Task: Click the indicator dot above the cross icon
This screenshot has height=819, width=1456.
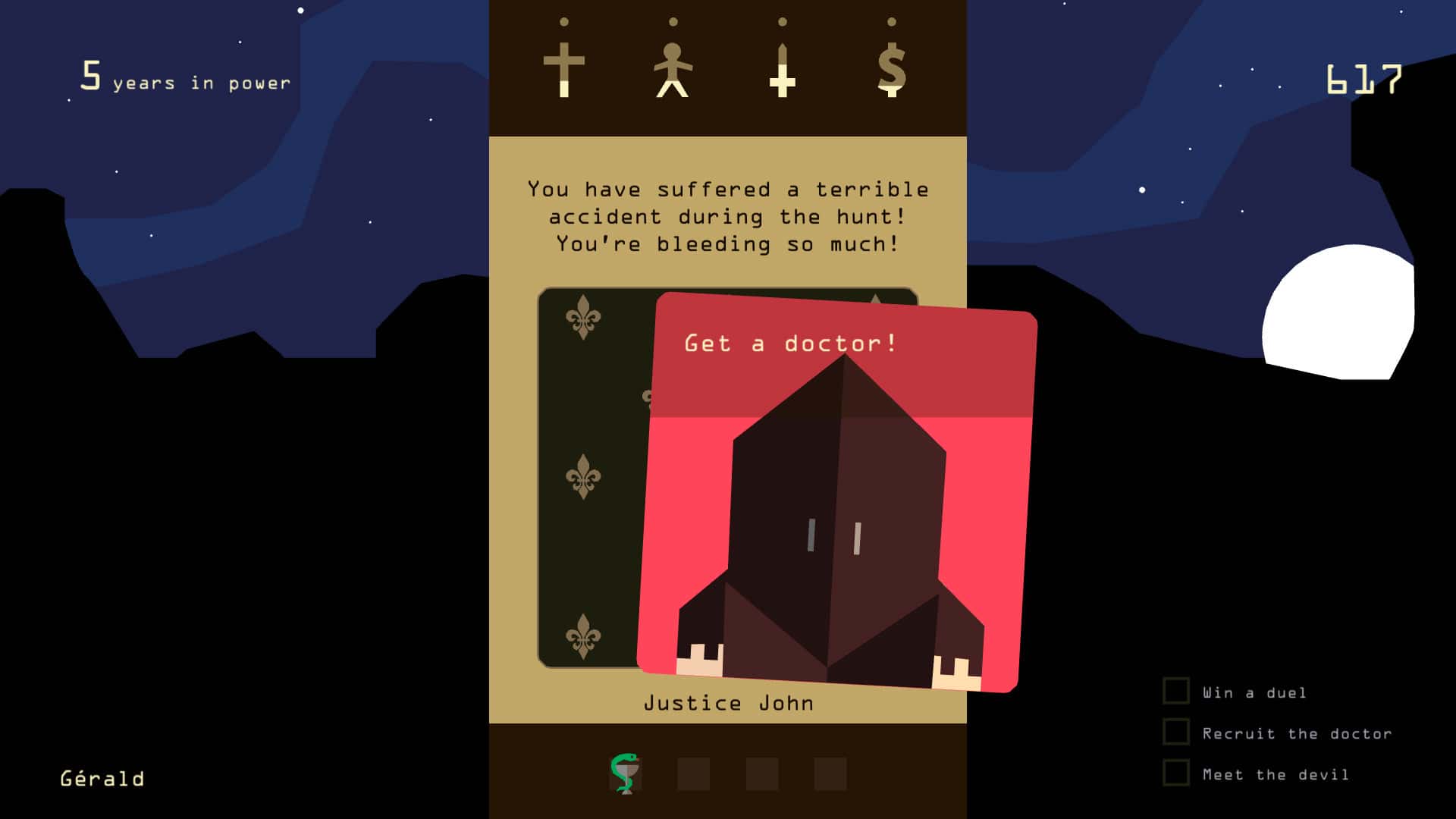Action: tap(563, 23)
